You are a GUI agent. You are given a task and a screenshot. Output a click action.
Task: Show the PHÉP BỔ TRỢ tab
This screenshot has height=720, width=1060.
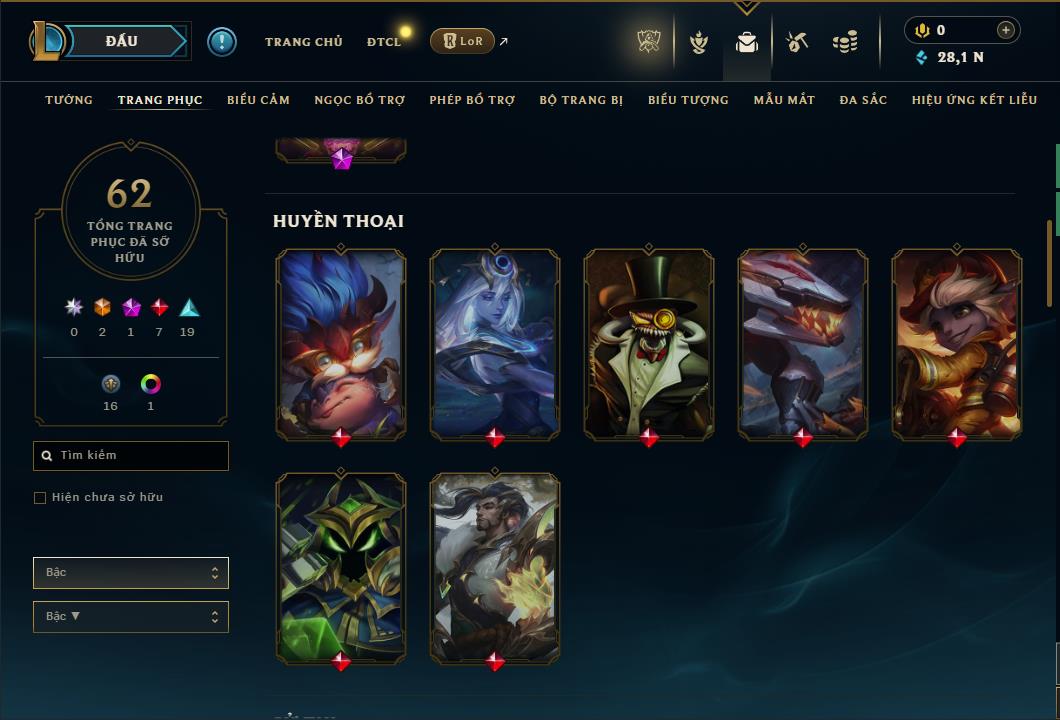[472, 100]
